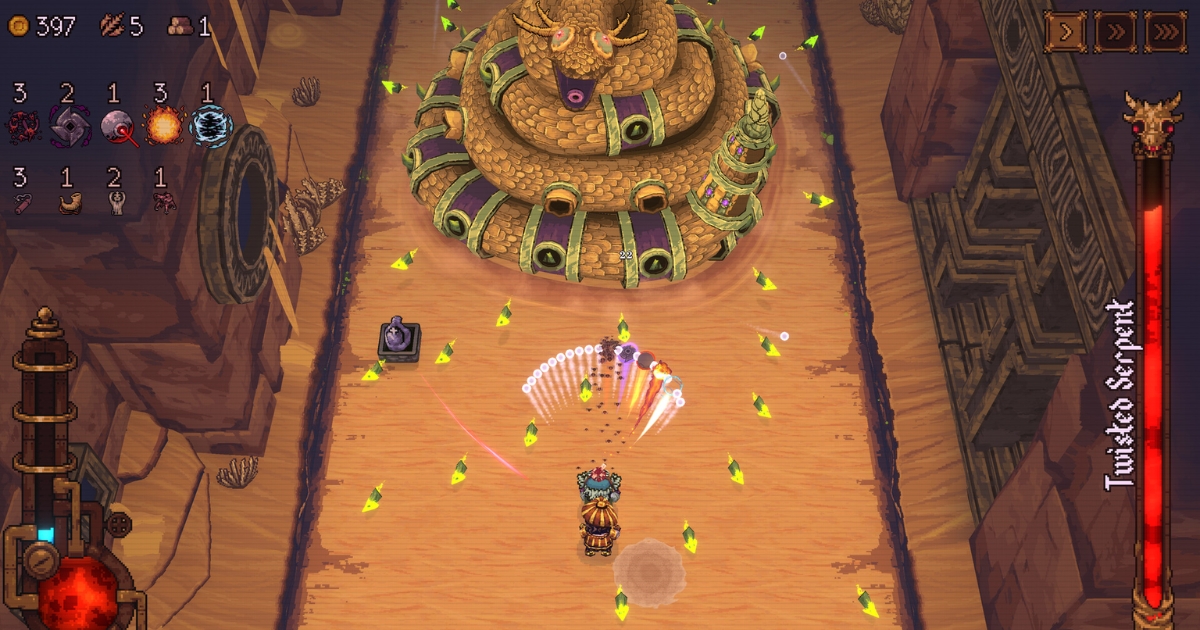Click the dynamite stick item icon
The width and height of the screenshot is (1200, 630).
click(22, 202)
